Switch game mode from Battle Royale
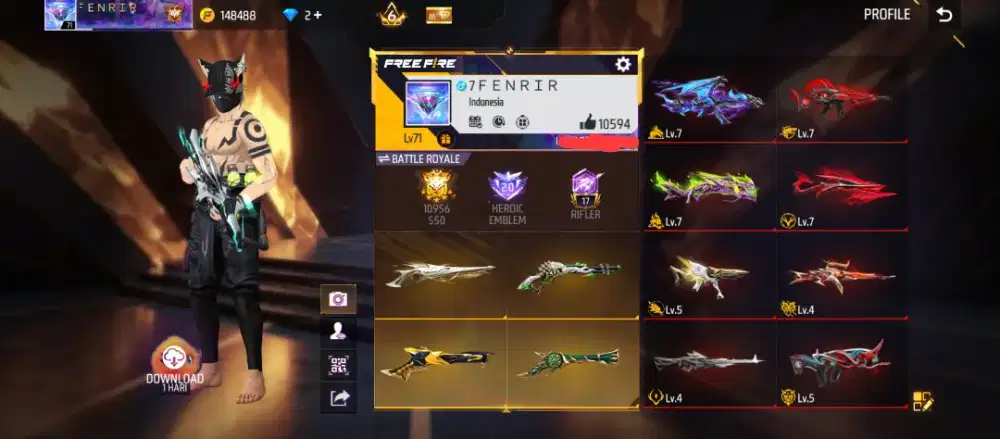1000x439 pixels. point(423,159)
